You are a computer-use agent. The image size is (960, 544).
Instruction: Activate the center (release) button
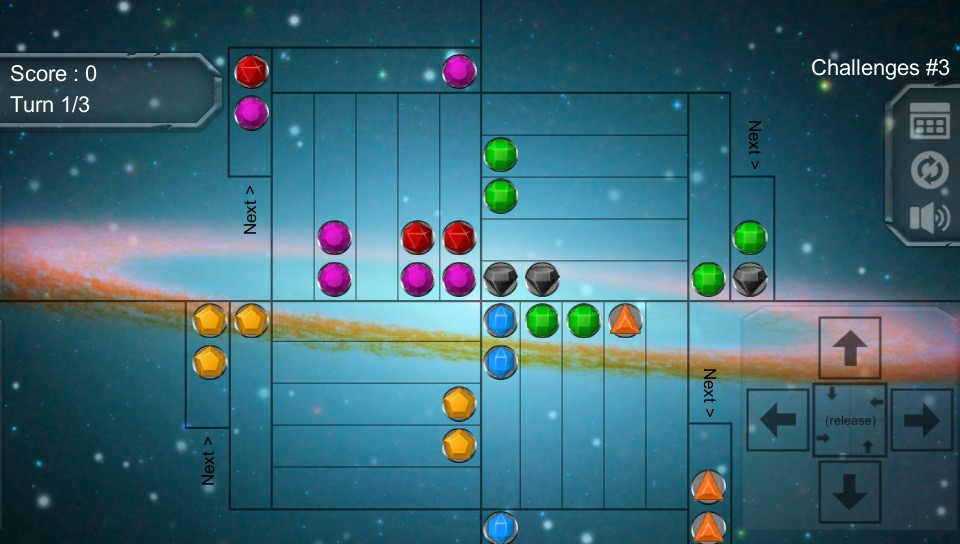click(850, 420)
